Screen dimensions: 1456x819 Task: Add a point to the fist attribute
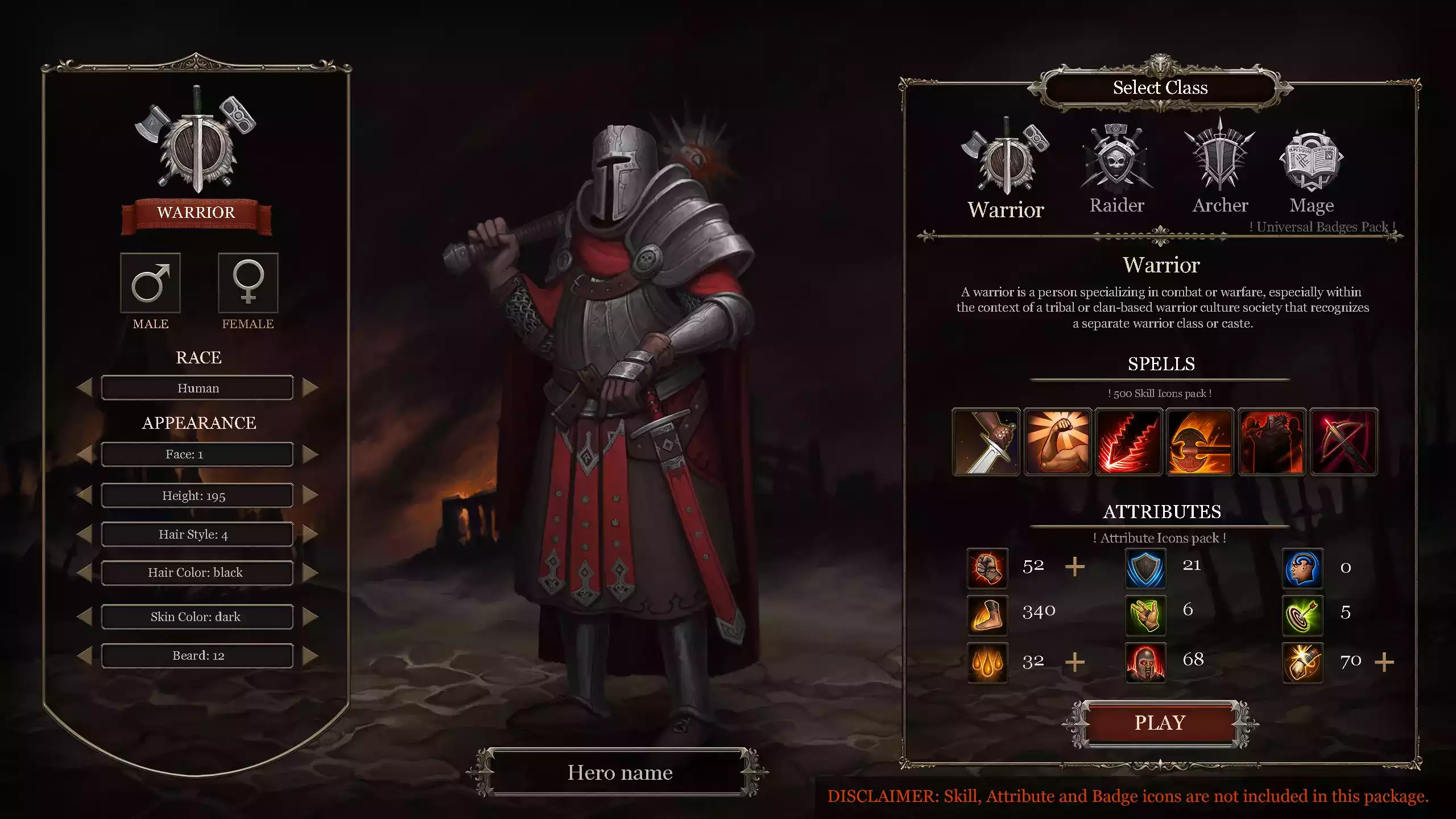point(1074,567)
